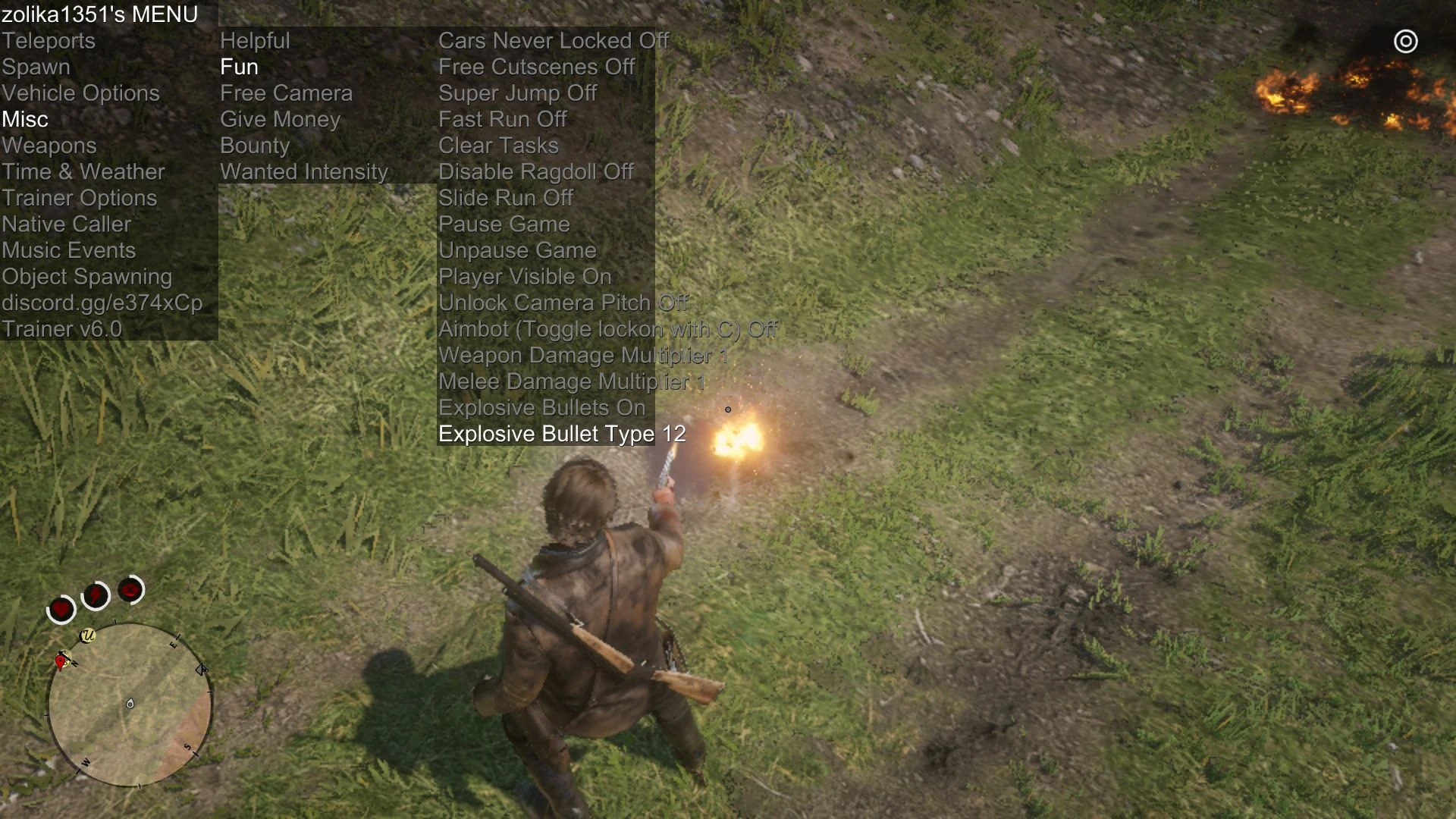
Task: Turn off Player Visible
Action: point(525,276)
